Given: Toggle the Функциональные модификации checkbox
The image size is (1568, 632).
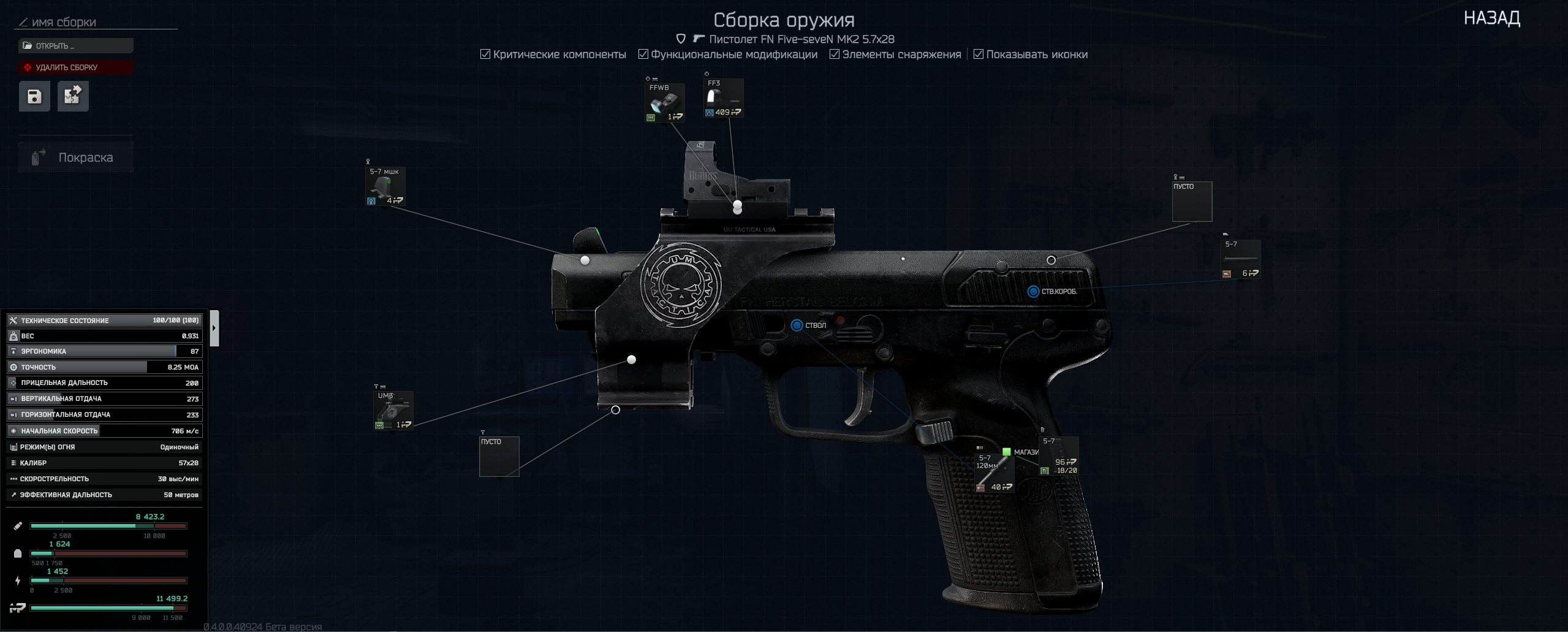Looking at the screenshot, I should [x=643, y=55].
